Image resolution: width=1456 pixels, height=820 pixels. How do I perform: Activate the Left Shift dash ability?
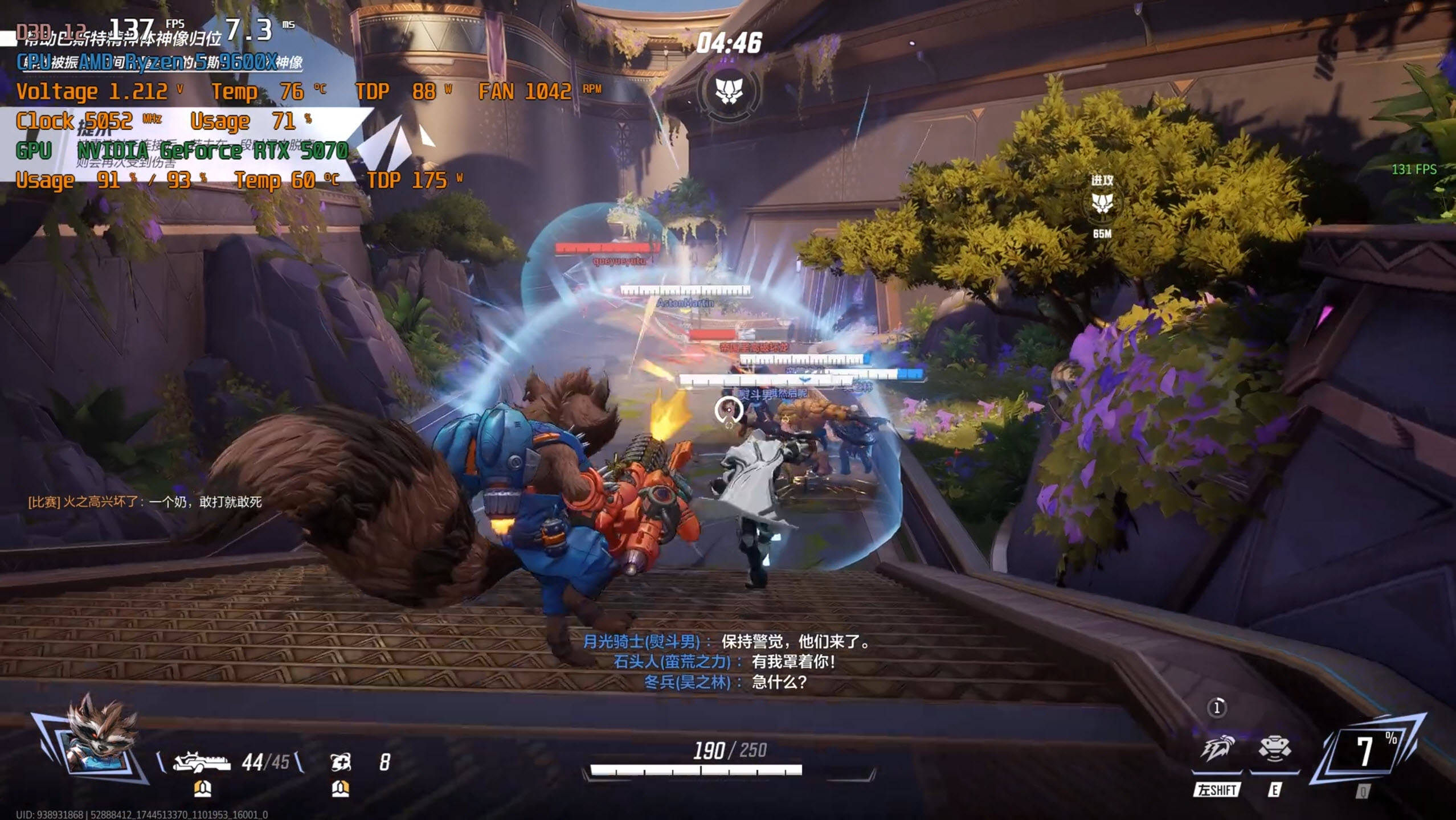click(1217, 749)
